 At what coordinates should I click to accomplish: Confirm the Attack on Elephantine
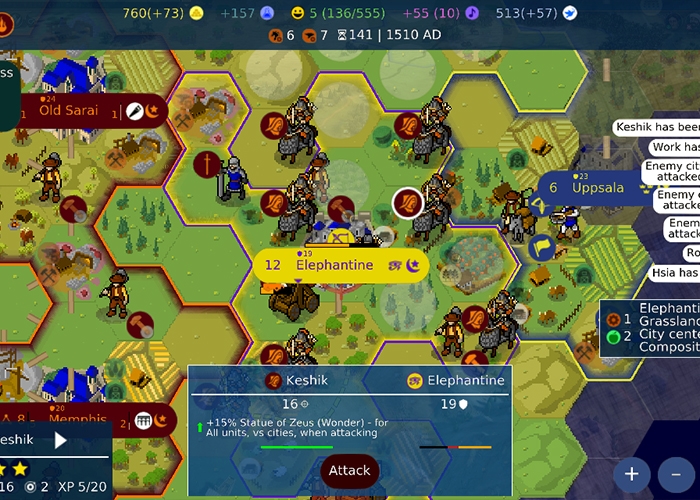(350, 470)
